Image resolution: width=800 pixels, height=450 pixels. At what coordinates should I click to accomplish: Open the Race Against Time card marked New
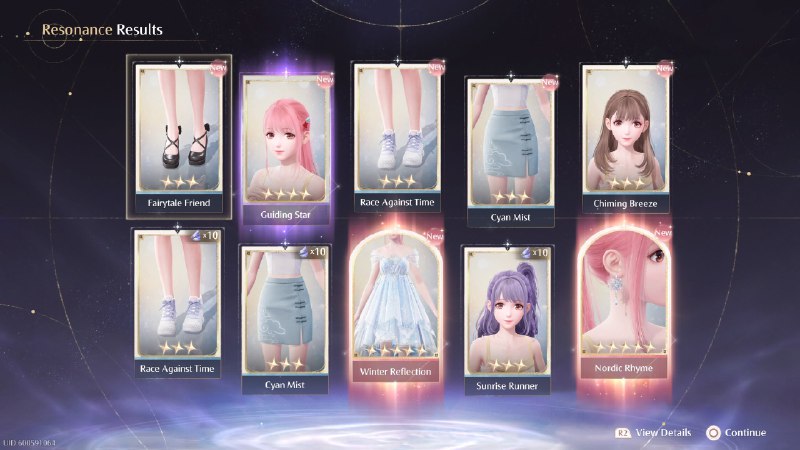[397, 134]
